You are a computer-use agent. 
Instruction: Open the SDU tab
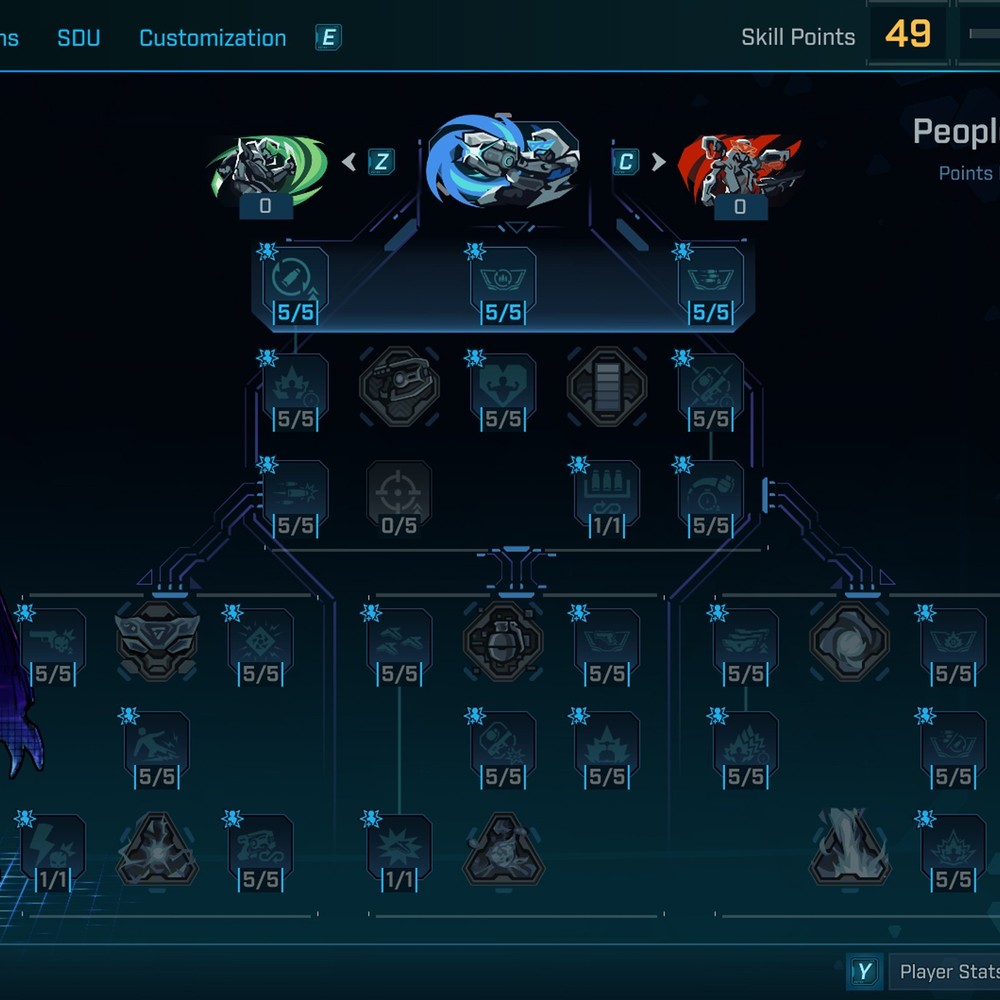(x=78, y=38)
